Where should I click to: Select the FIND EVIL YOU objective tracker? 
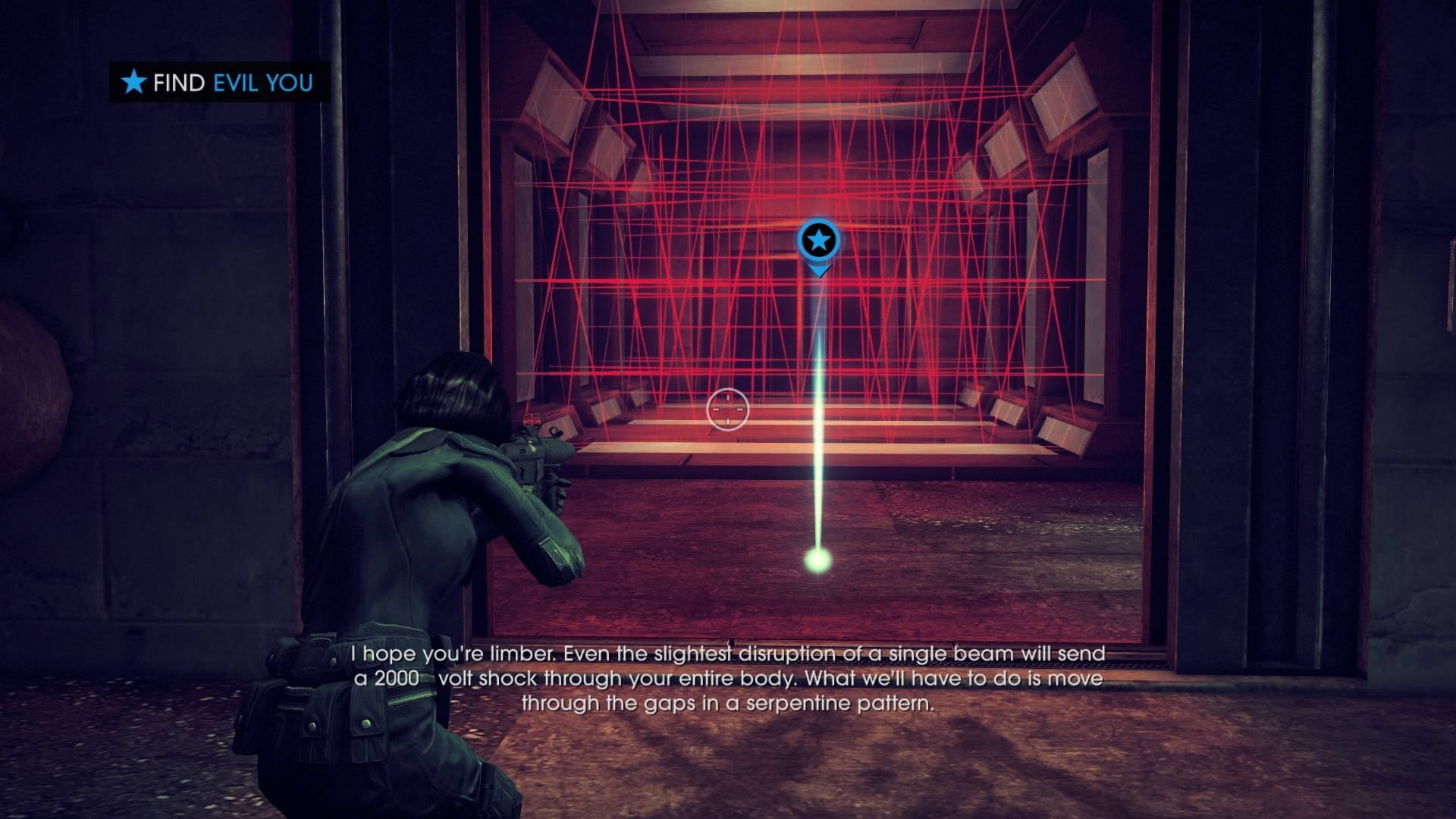pyautogui.click(x=218, y=82)
